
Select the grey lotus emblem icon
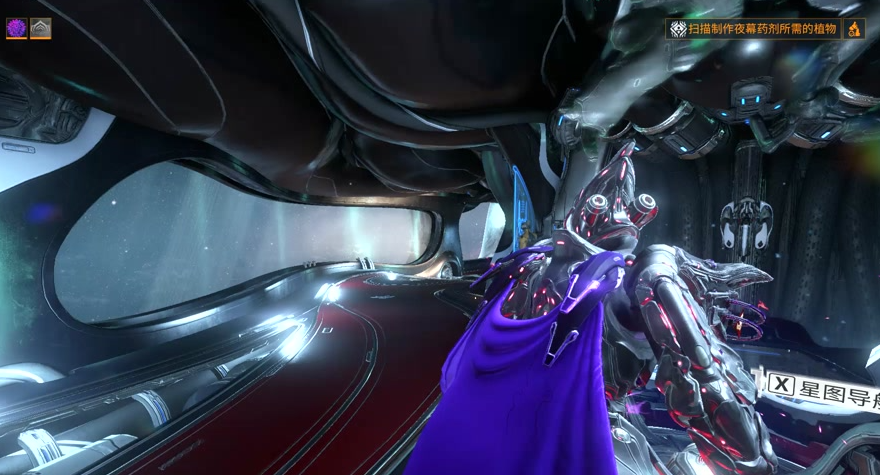point(41,28)
